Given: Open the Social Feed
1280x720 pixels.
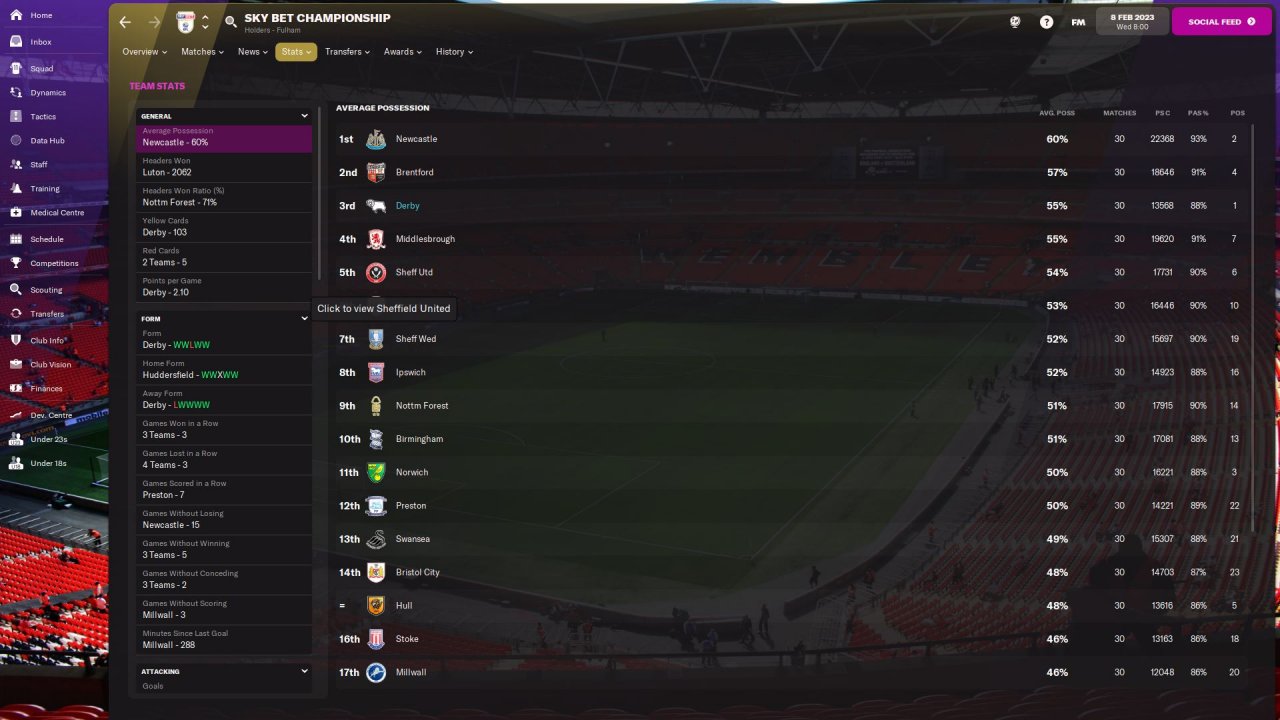Looking at the screenshot, I should coord(1221,22).
